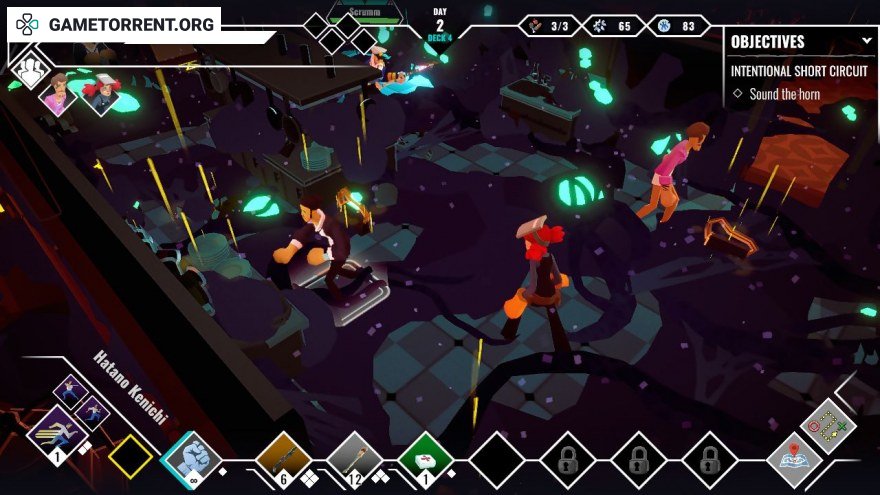Image resolution: width=880 pixels, height=495 pixels.
Task: Collapse the Objectives panel arrow
Action: coord(867,41)
